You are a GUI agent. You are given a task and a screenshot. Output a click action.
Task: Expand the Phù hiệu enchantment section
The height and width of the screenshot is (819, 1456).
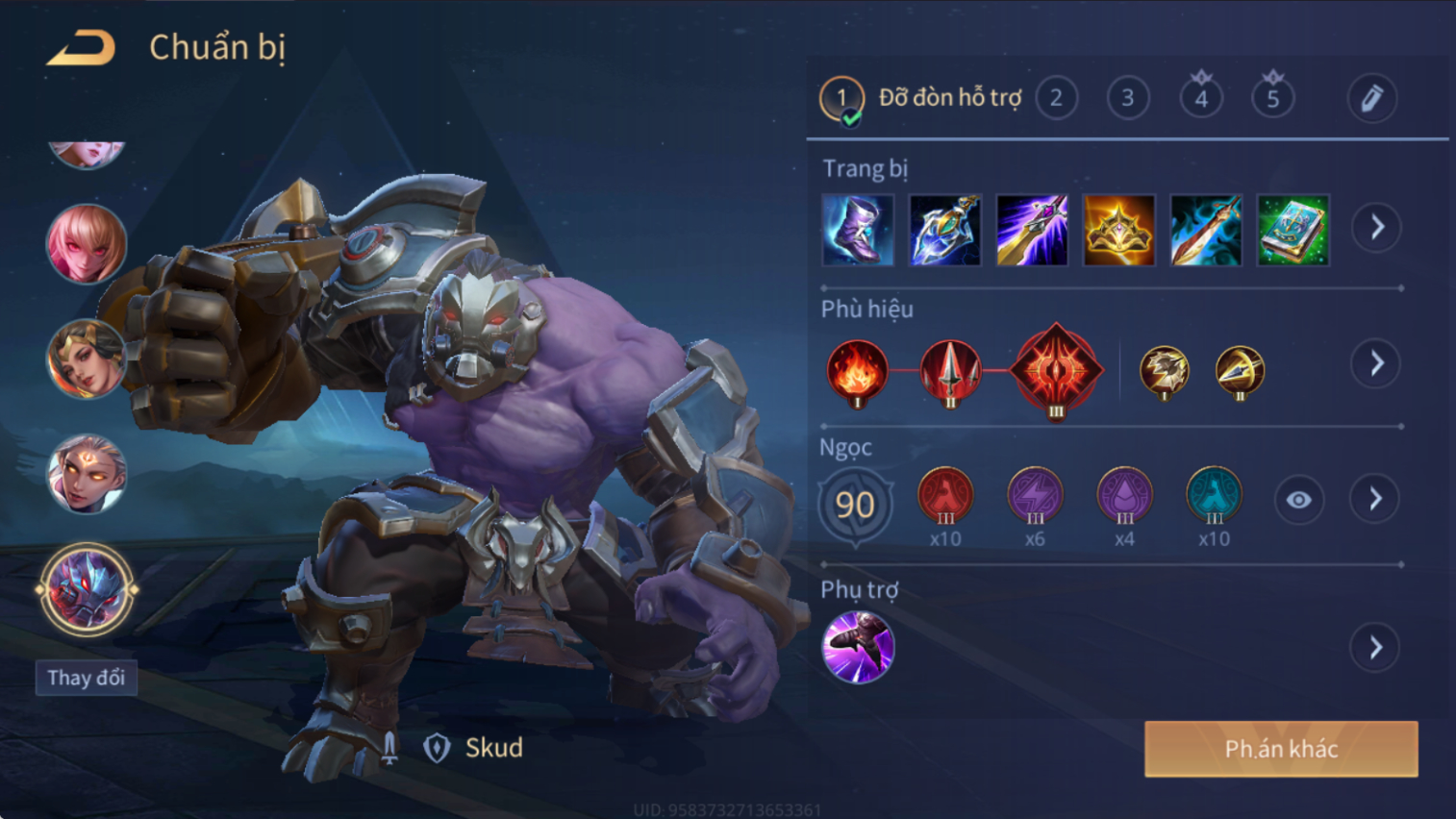(1376, 363)
